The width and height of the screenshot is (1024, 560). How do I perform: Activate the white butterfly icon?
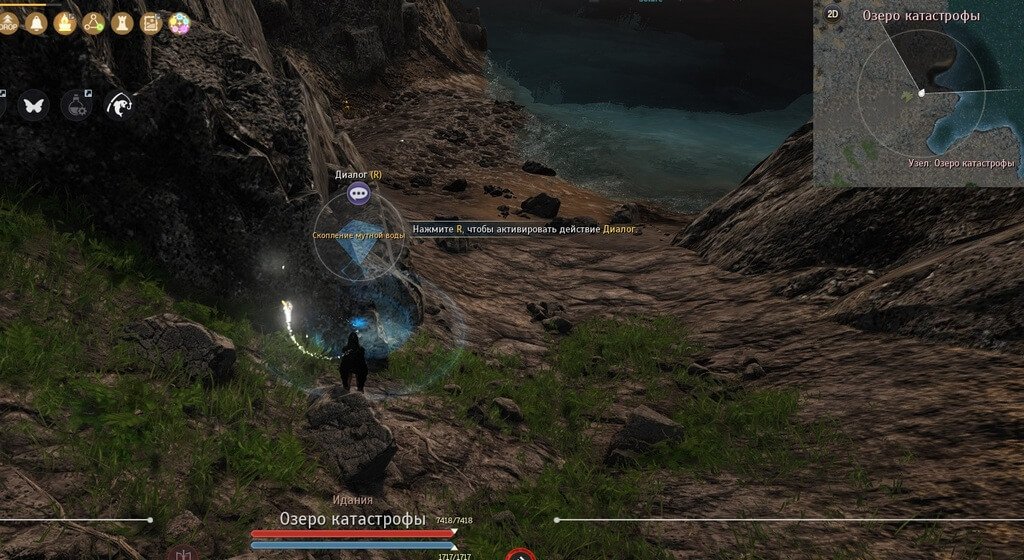point(33,104)
